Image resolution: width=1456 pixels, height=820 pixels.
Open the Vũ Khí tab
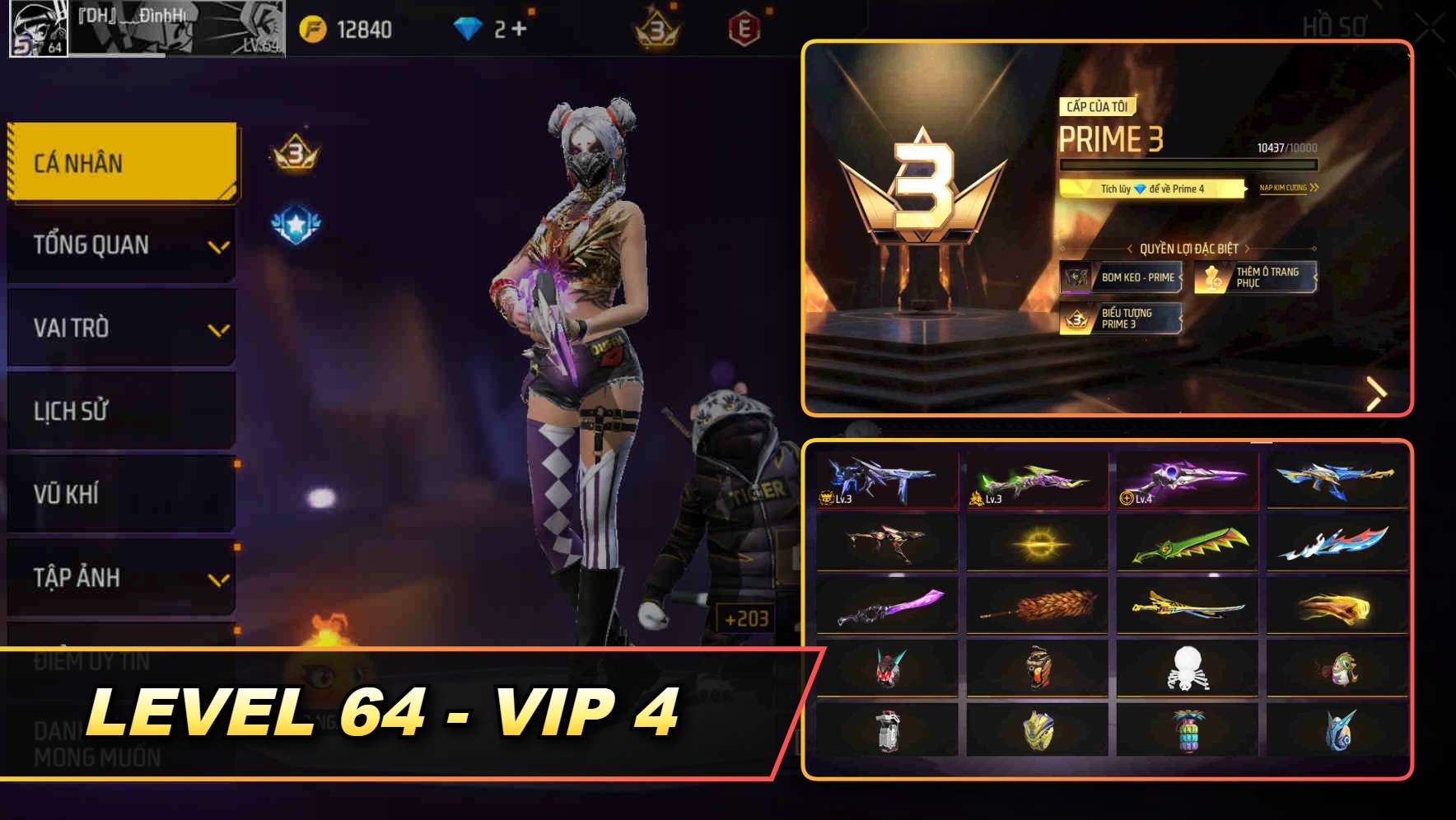[119, 494]
